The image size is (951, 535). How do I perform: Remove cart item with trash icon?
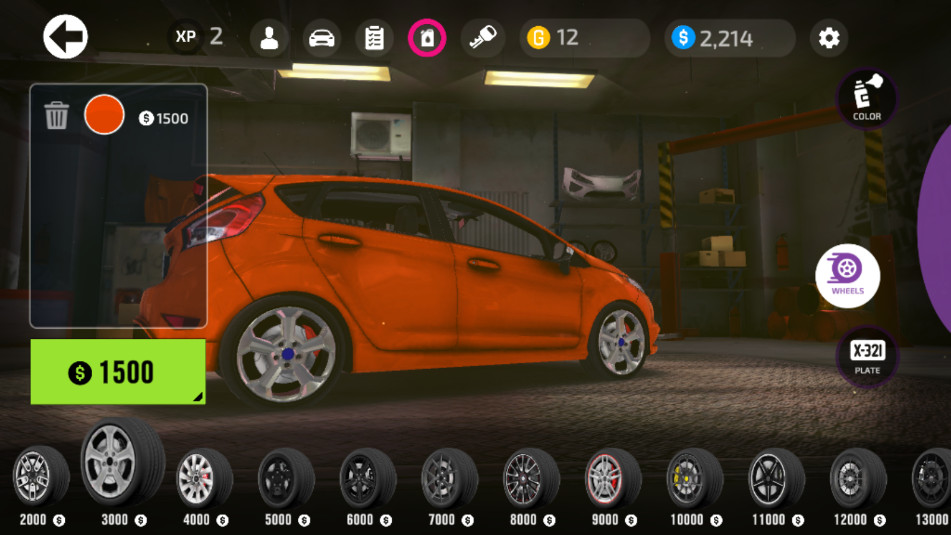pos(57,116)
